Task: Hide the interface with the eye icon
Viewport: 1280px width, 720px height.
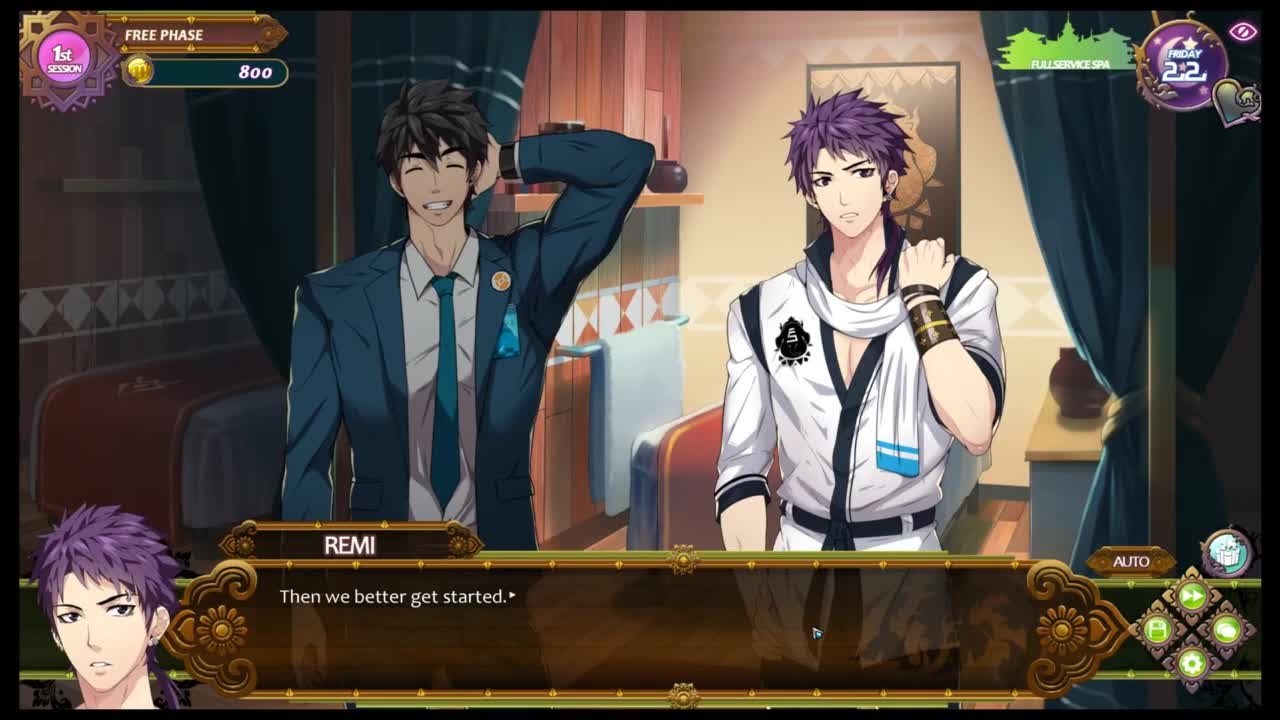Action: point(1243,32)
